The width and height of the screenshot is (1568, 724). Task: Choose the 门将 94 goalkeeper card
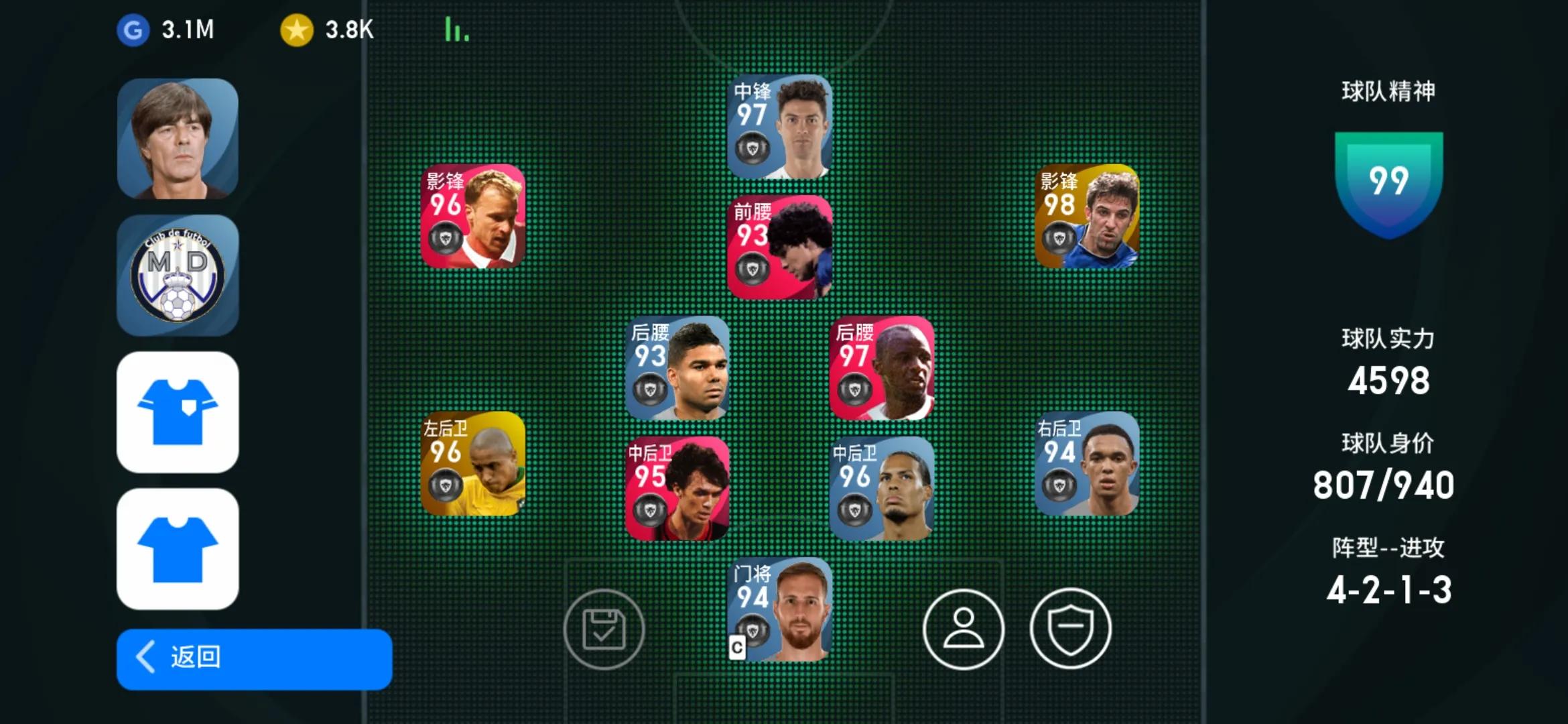[779, 609]
